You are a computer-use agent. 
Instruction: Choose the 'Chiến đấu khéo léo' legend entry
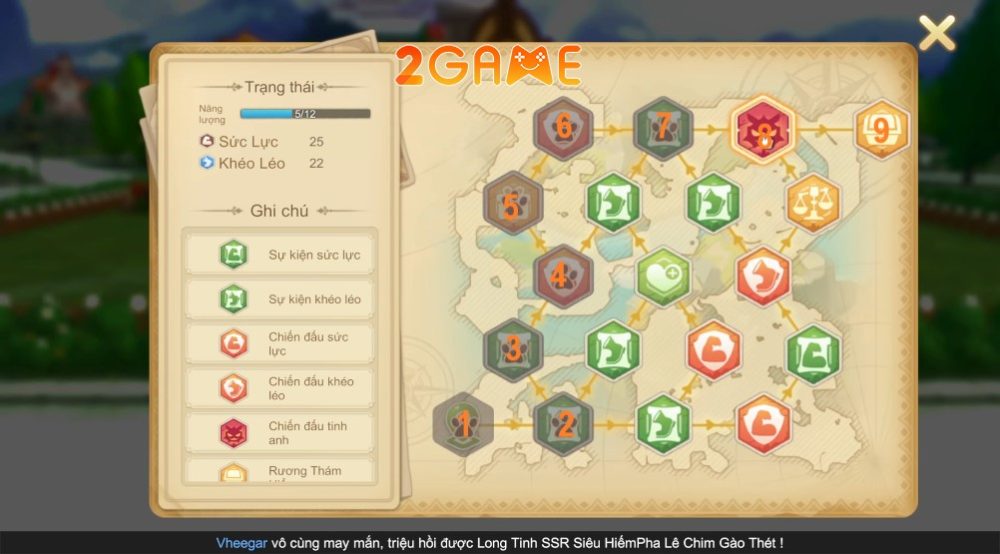coord(279,388)
